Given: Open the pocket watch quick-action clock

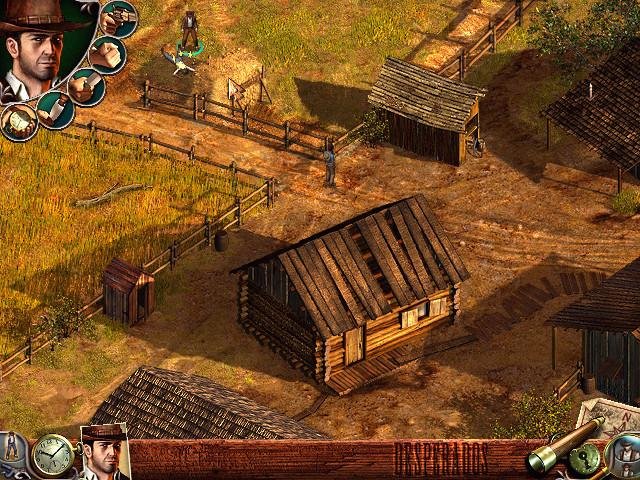Looking at the screenshot, I should click(51, 456).
